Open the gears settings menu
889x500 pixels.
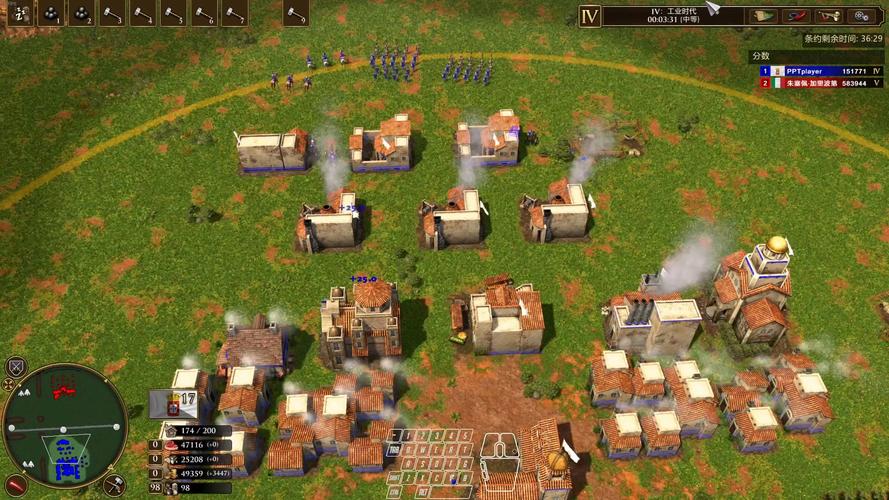861,16
